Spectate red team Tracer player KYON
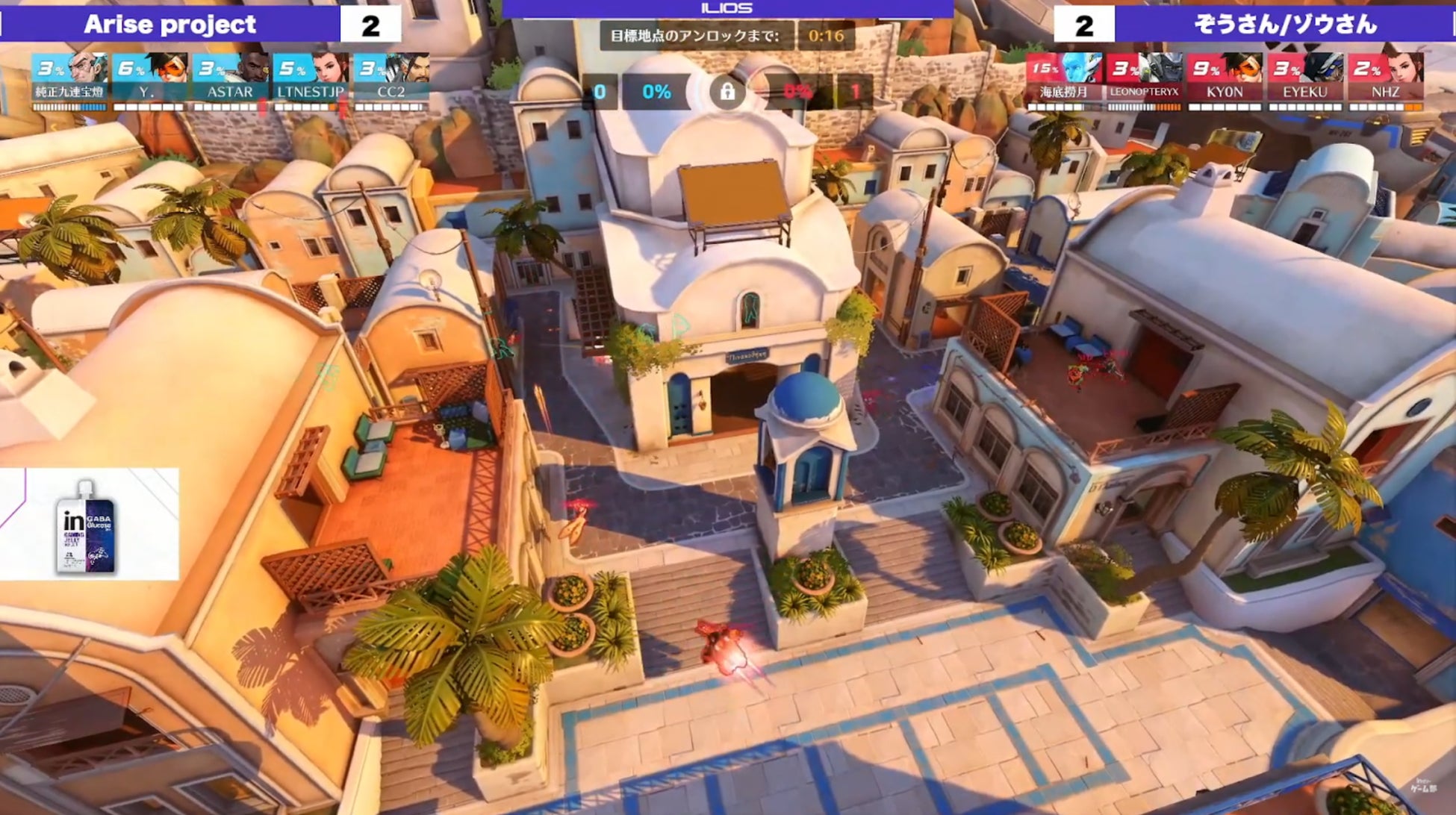This screenshot has width=1456, height=815. tap(1225, 77)
